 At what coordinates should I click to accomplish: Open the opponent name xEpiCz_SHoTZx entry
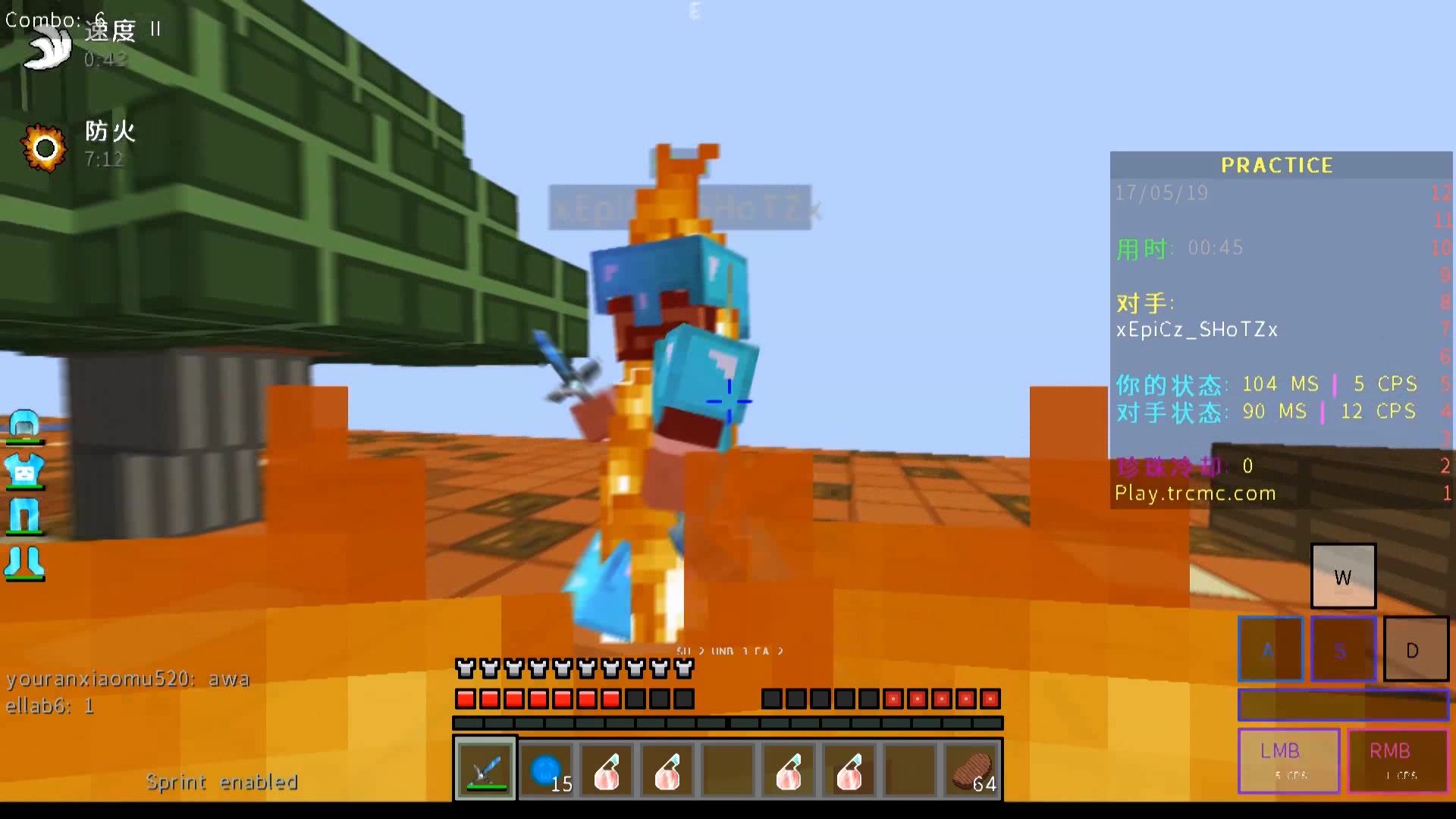point(1197,329)
